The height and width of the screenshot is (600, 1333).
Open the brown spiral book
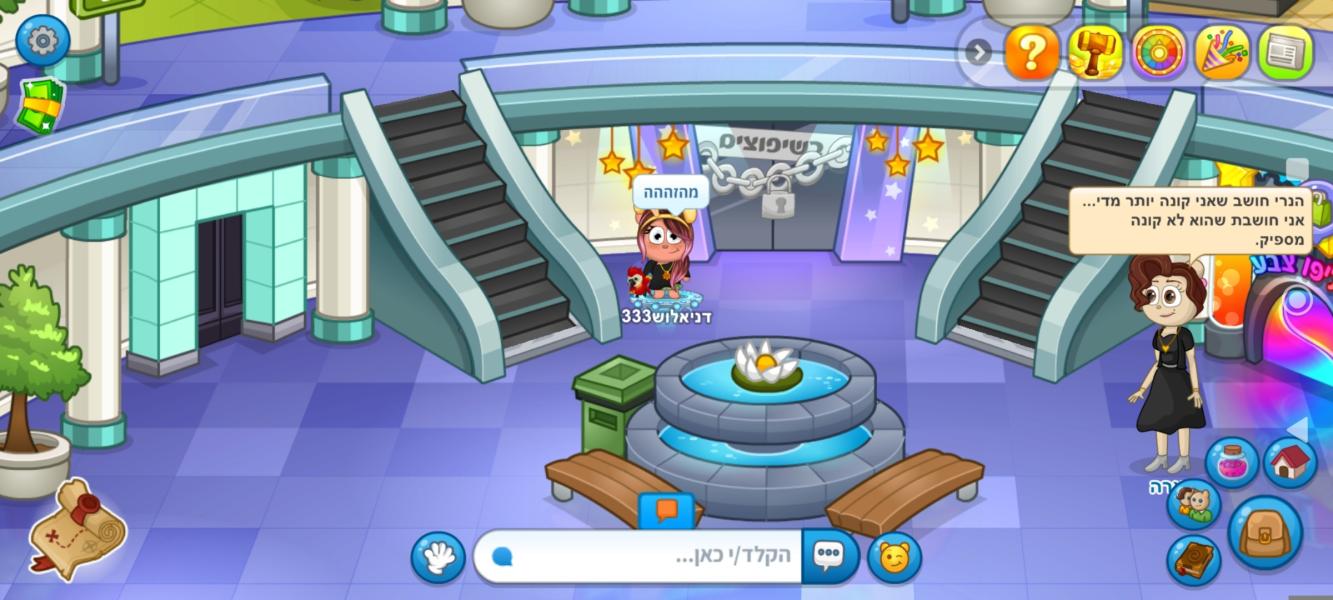[1193, 560]
